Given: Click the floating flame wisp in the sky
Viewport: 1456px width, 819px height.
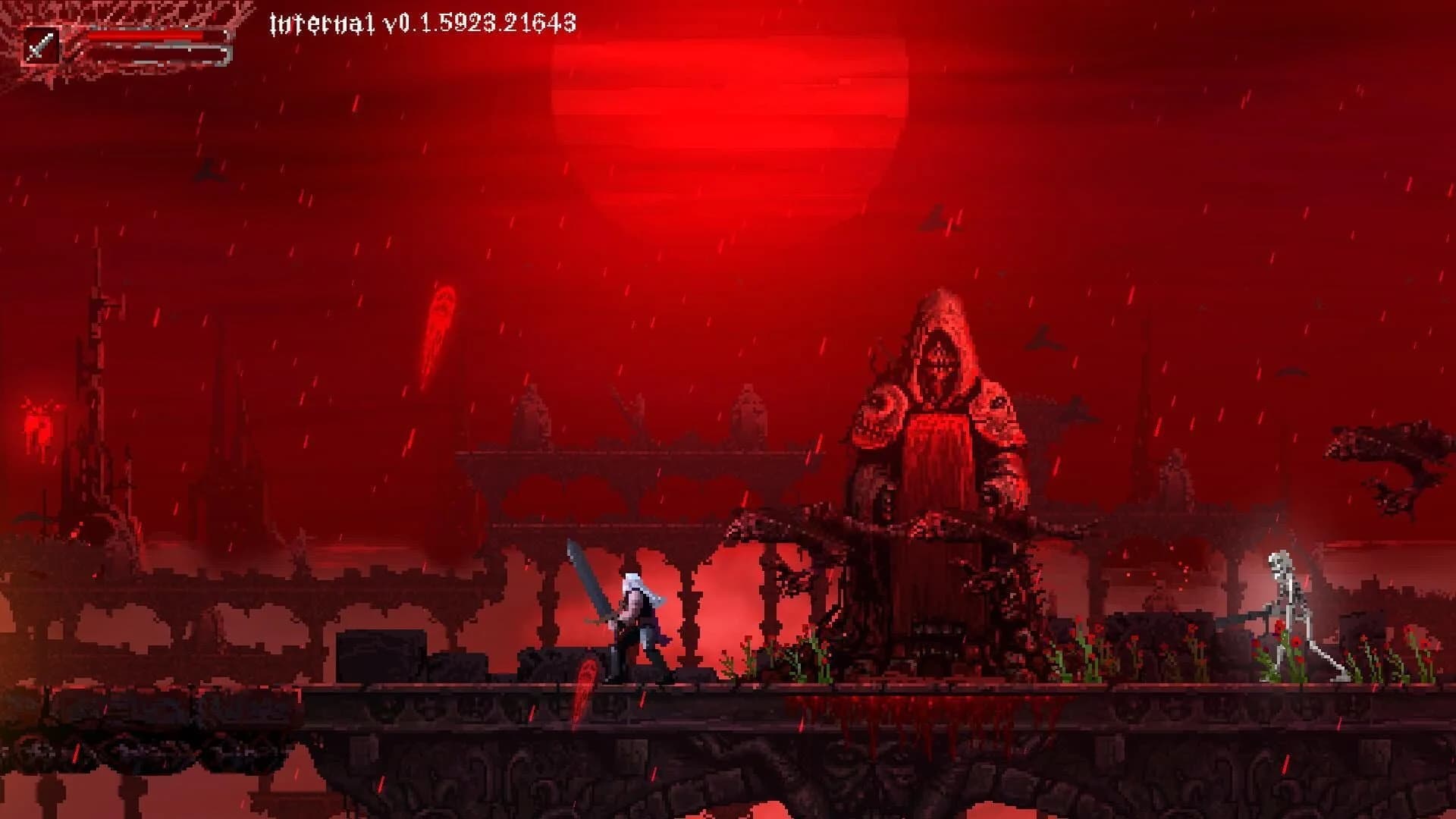Looking at the screenshot, I should [440, 318].
